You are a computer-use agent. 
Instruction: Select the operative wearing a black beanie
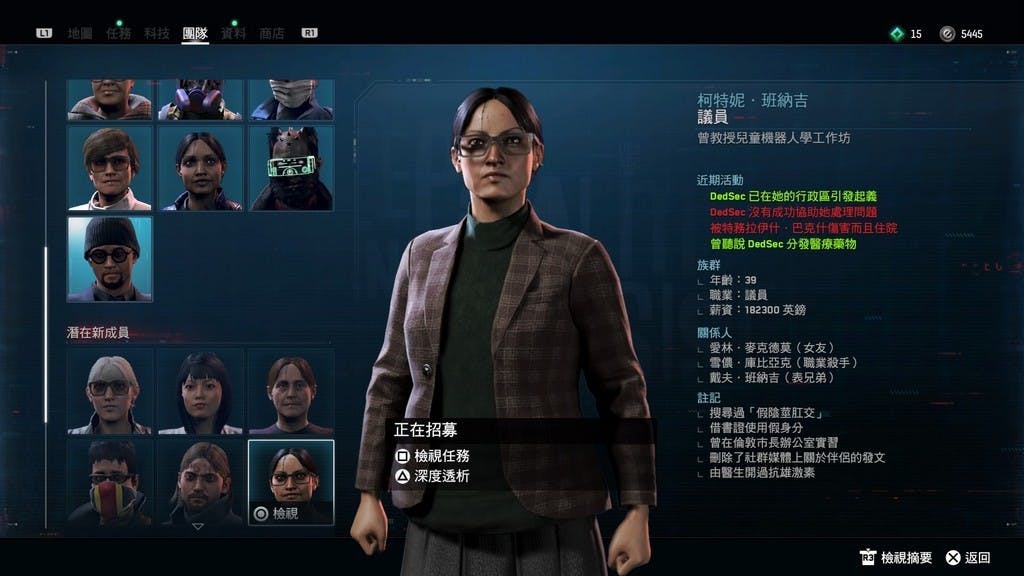point(110,258)
